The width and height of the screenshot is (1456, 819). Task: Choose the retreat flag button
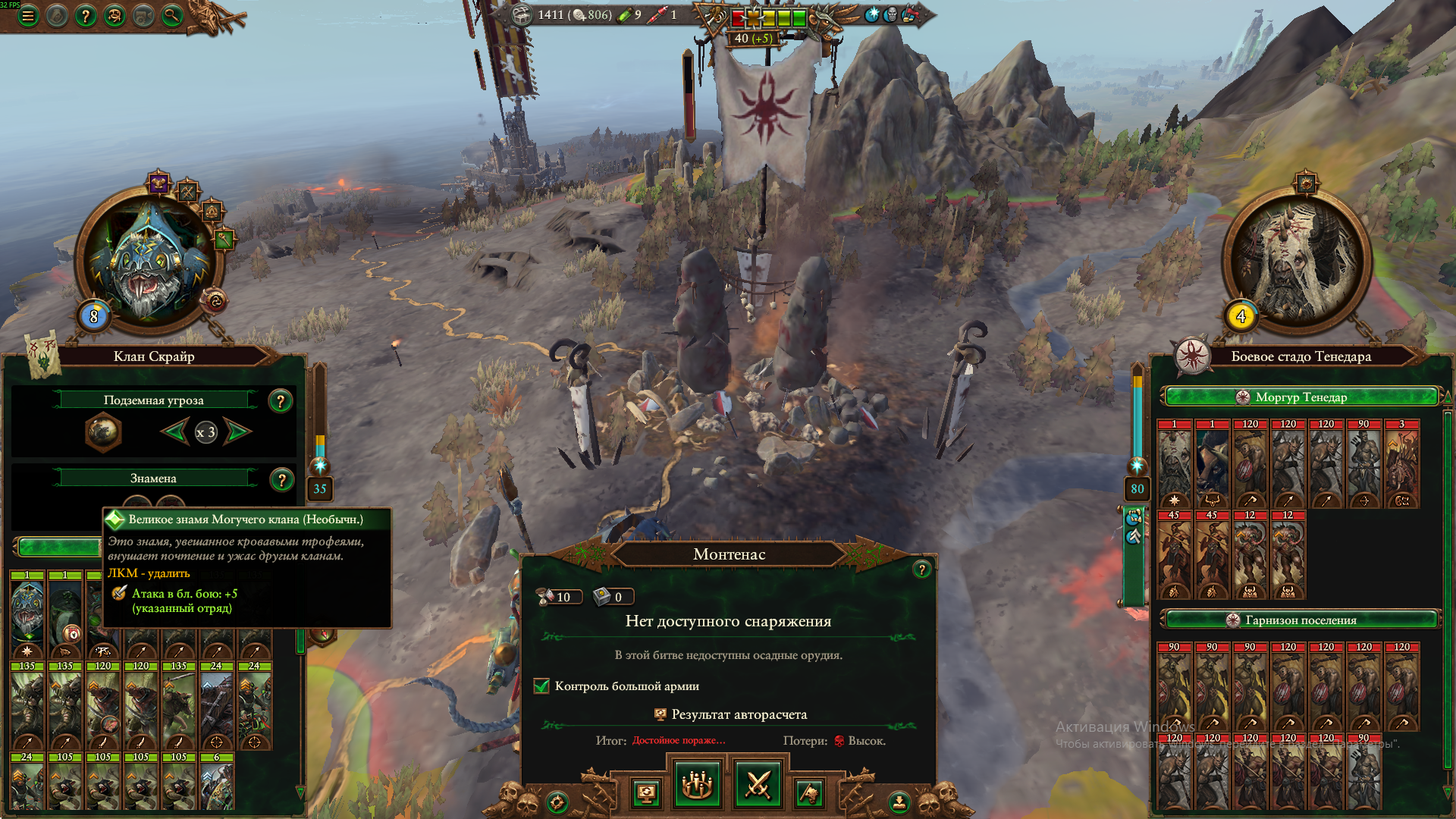point(809,793)
